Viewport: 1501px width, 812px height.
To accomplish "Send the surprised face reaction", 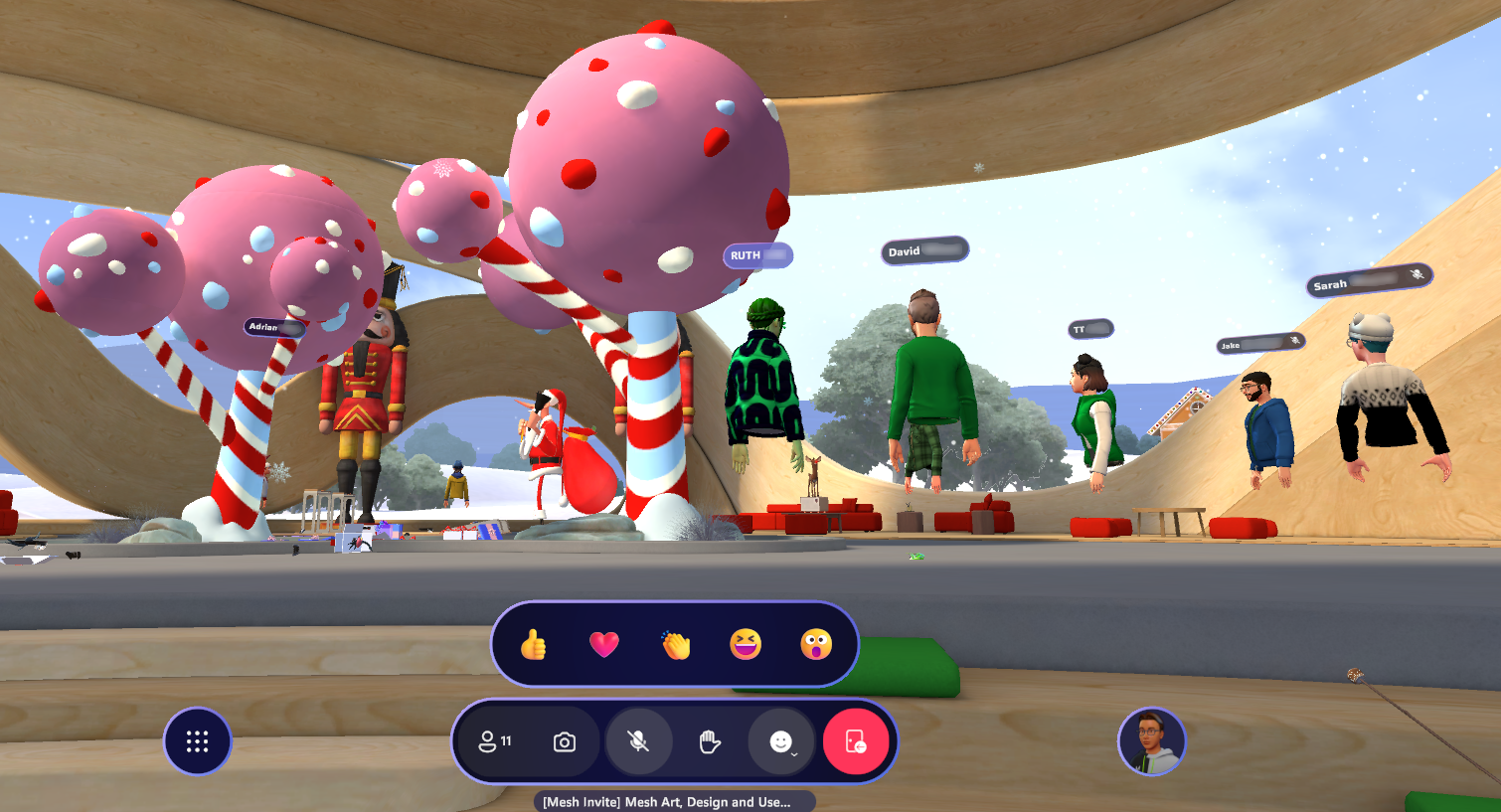I will (816, 645).
